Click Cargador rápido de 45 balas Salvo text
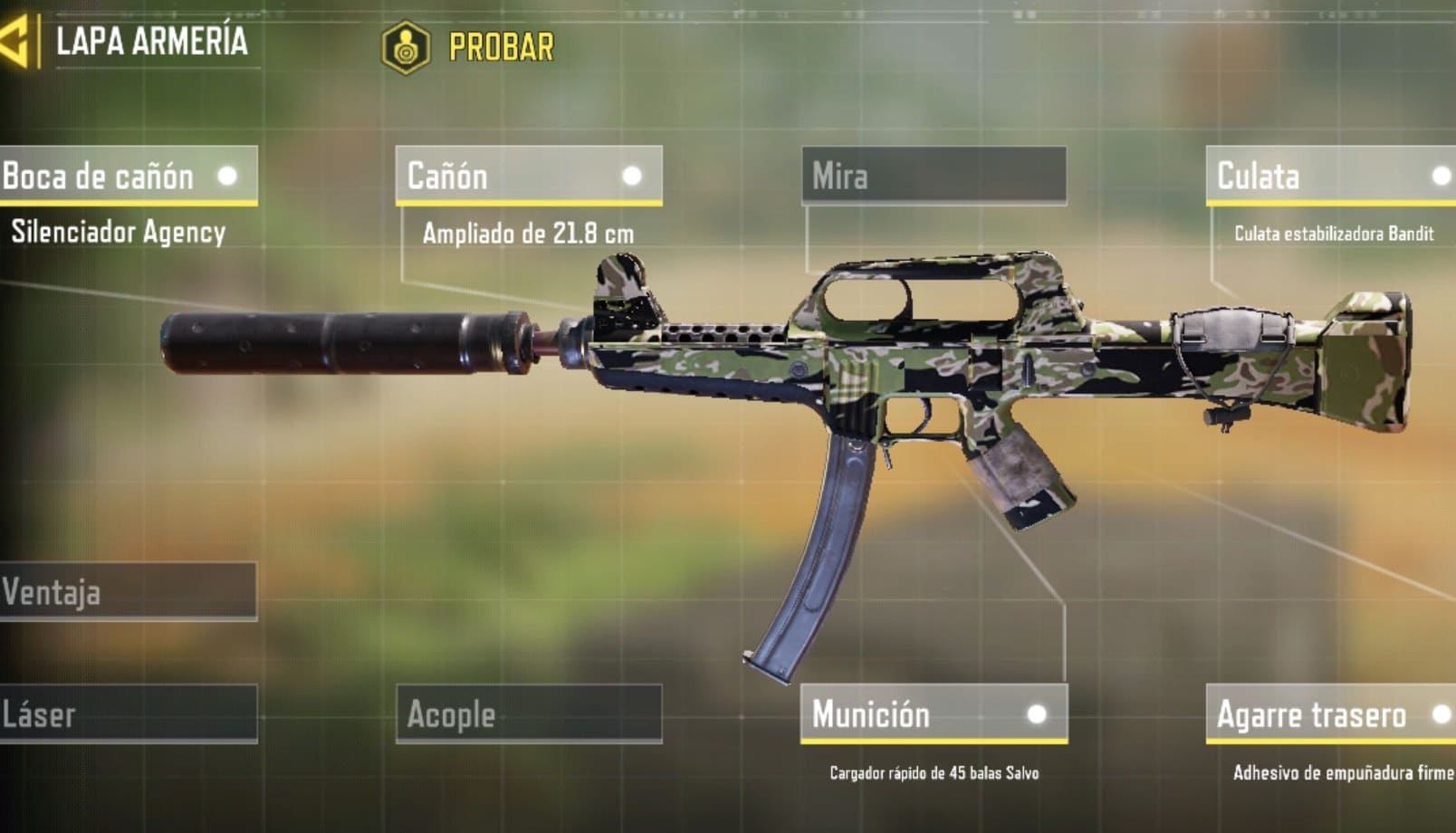 tap(936, 774)
